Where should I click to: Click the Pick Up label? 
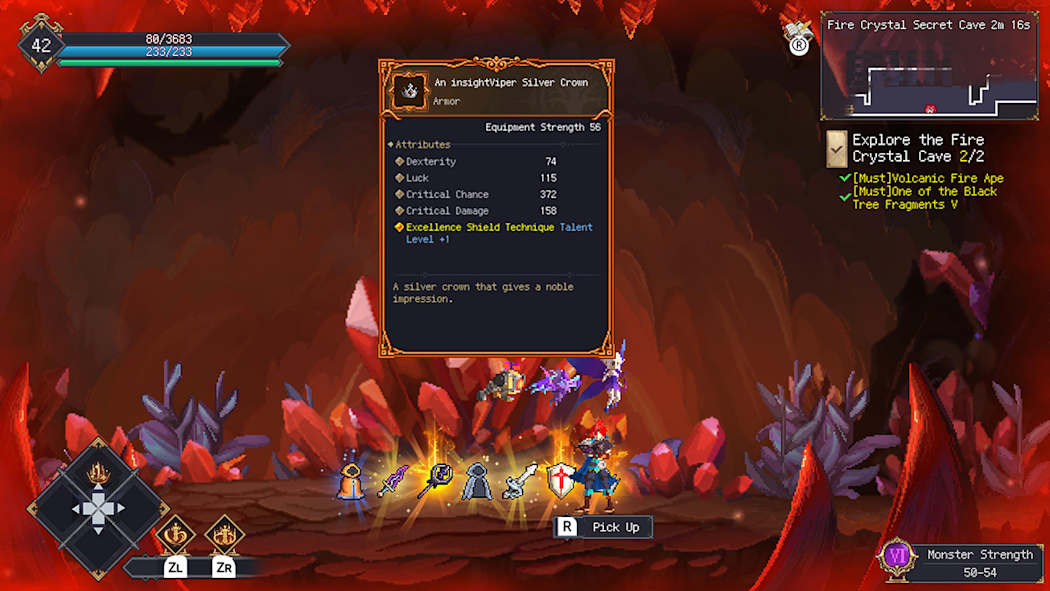pyautogui.click(x=615, y=527)
